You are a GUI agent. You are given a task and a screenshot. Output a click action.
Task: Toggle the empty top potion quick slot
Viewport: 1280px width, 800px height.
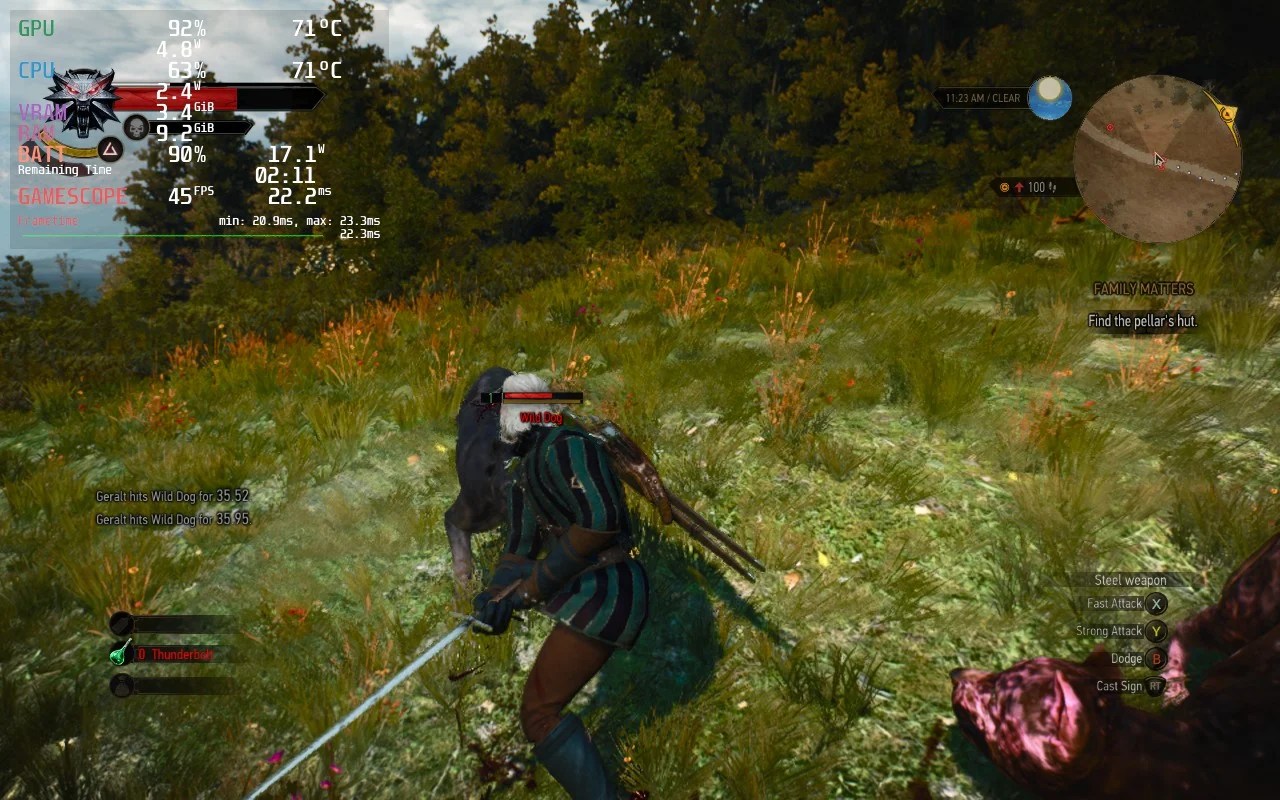point(122,621)
